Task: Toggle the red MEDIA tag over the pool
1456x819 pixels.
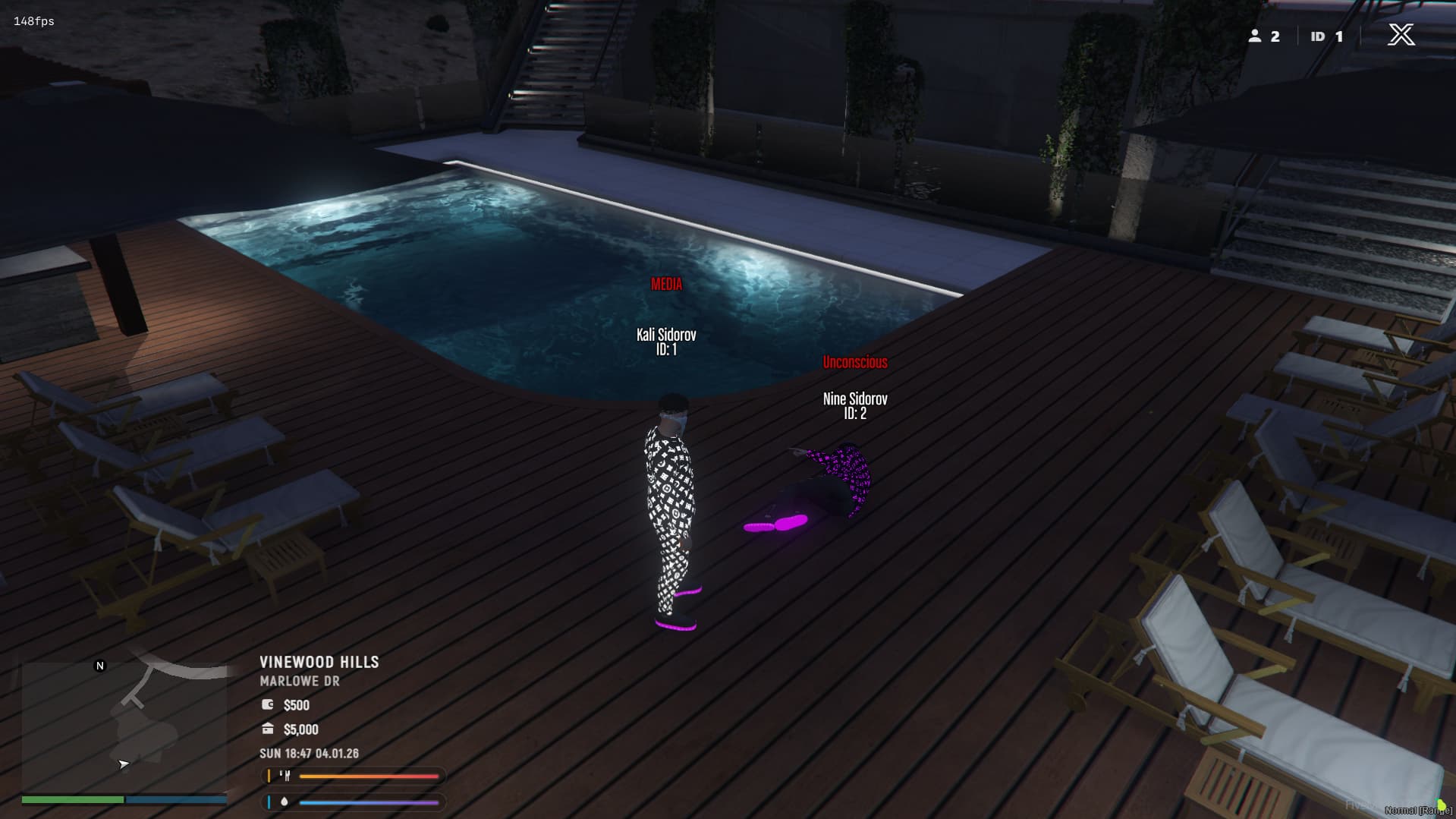Action: 666,285
